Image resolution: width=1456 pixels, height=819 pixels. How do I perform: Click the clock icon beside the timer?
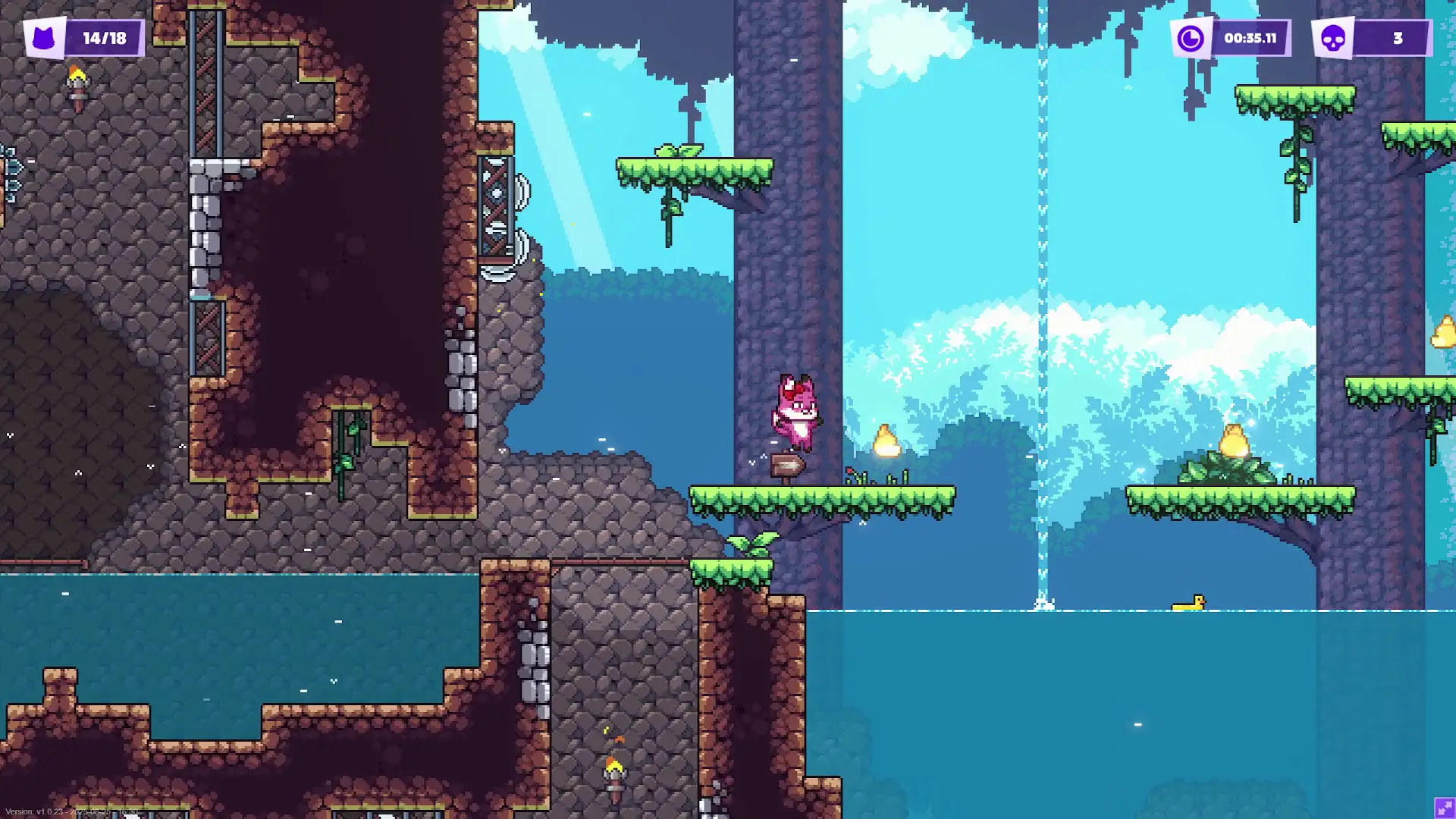pos(1191,36)
